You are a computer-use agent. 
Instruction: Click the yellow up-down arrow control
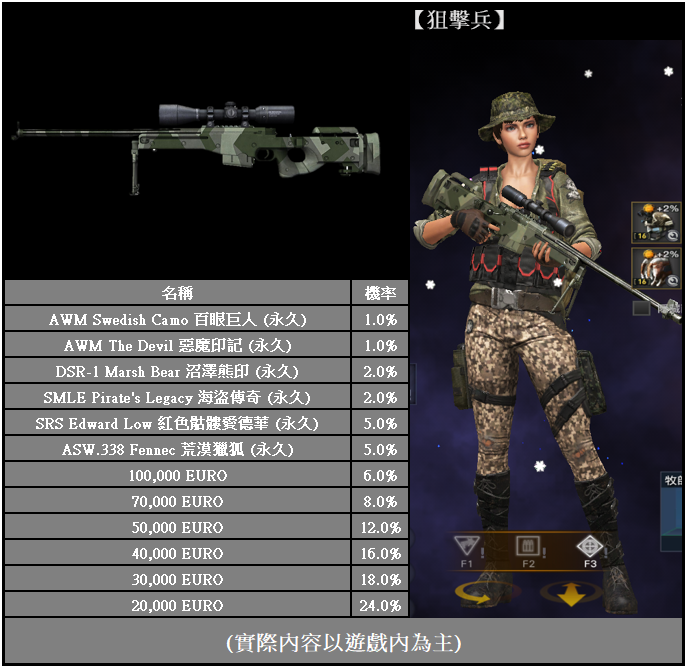(x=572, y=595)
